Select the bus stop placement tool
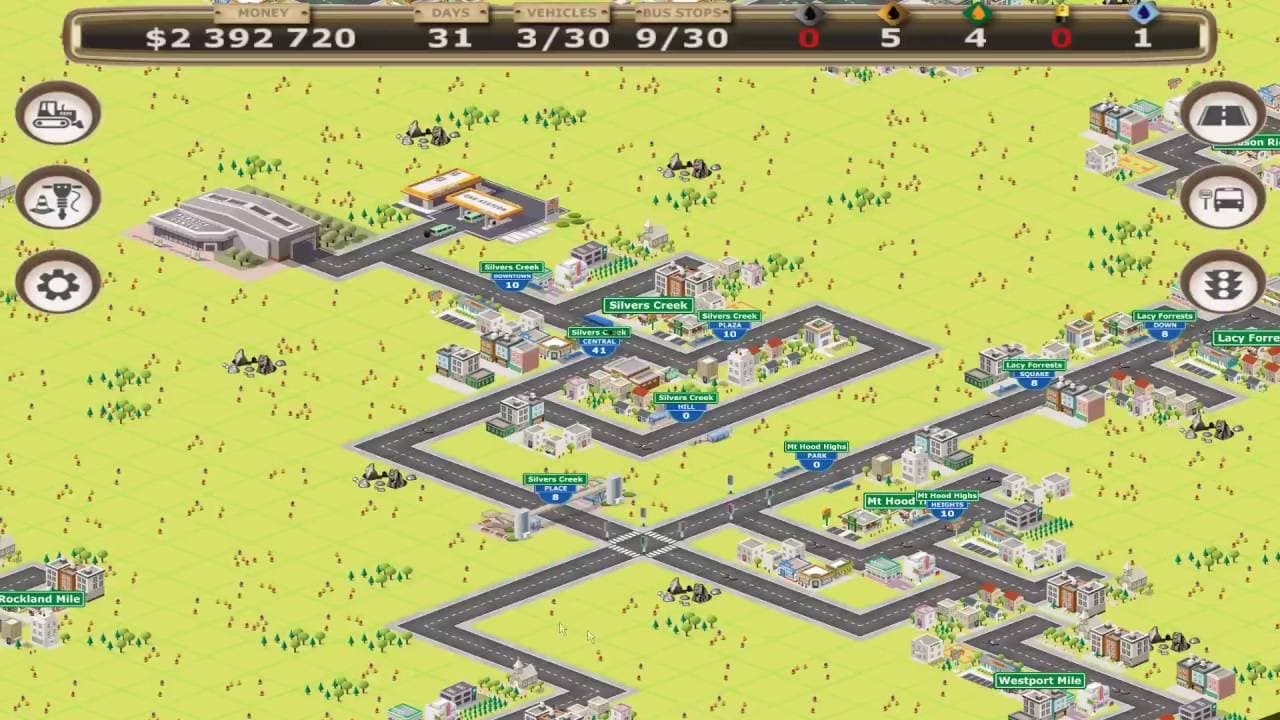 [x=1222, y=198]
